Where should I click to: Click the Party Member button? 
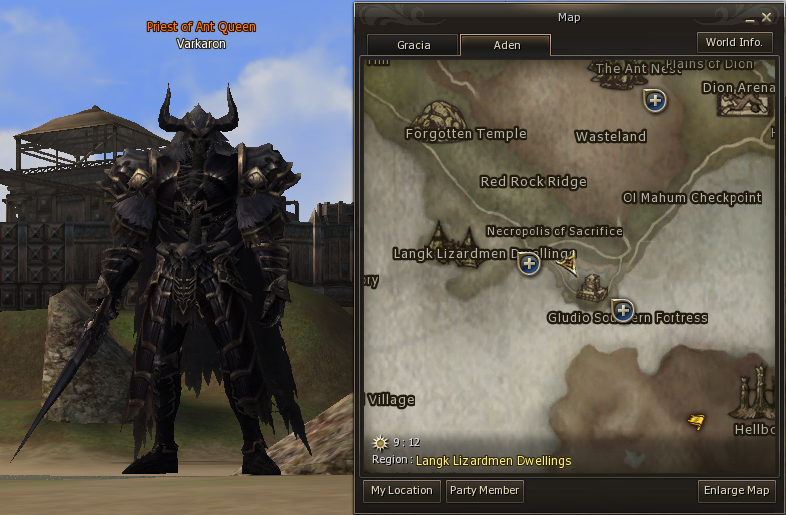(484, 490)
